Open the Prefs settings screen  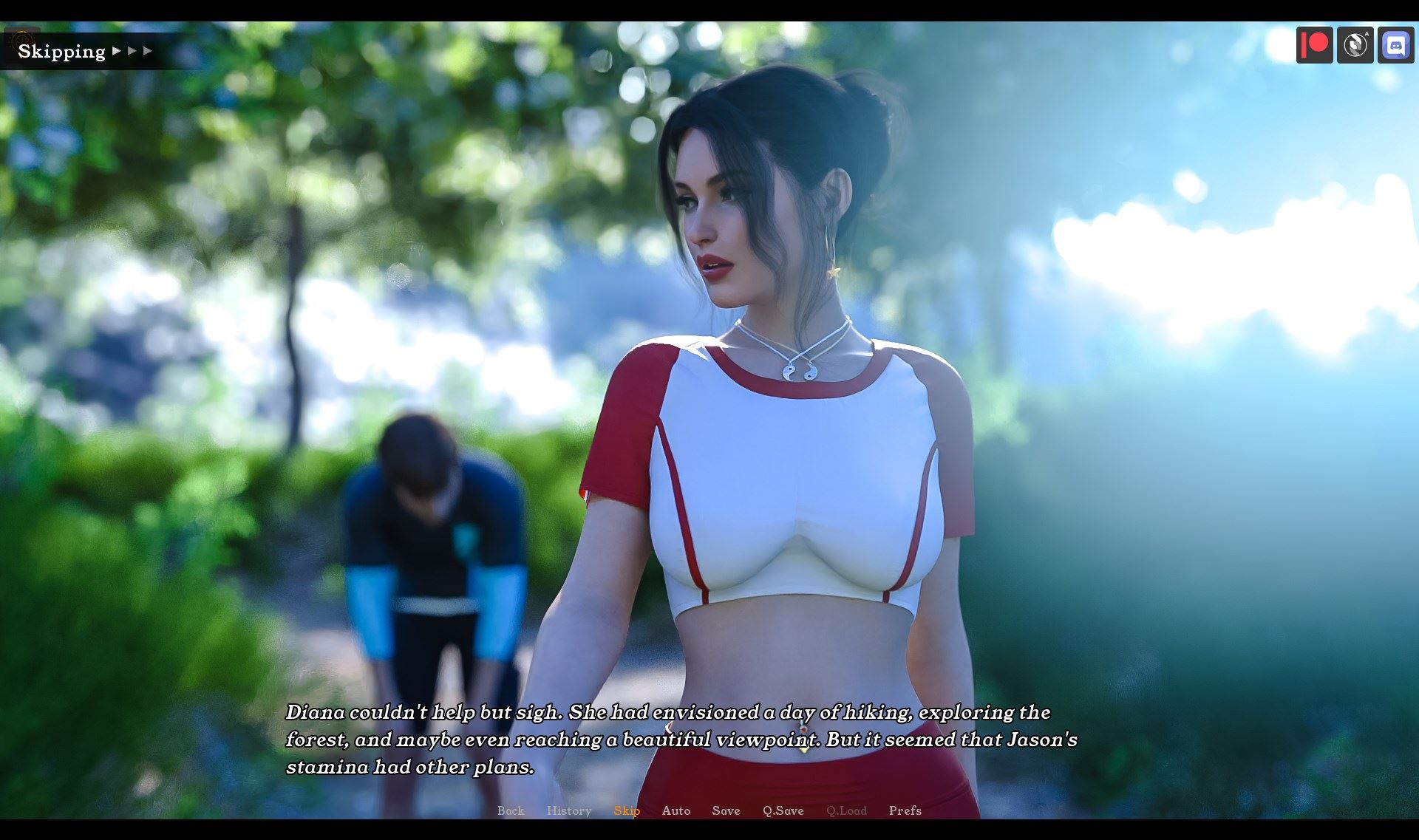[905, 810]
